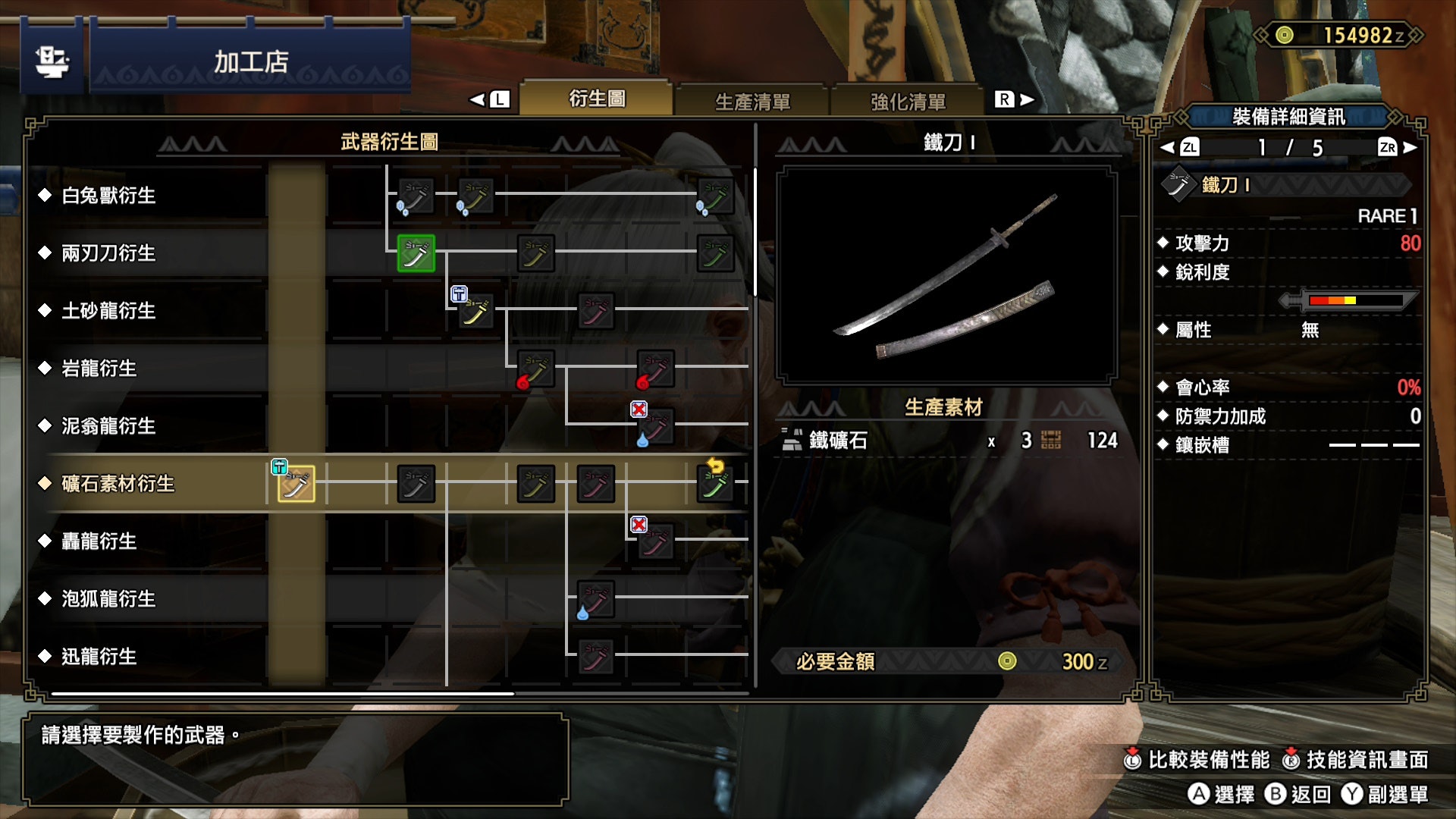The height and width of the screenshot is (819, 1456).
Task: Choose the green-framed long sword node
Action: 416,253
